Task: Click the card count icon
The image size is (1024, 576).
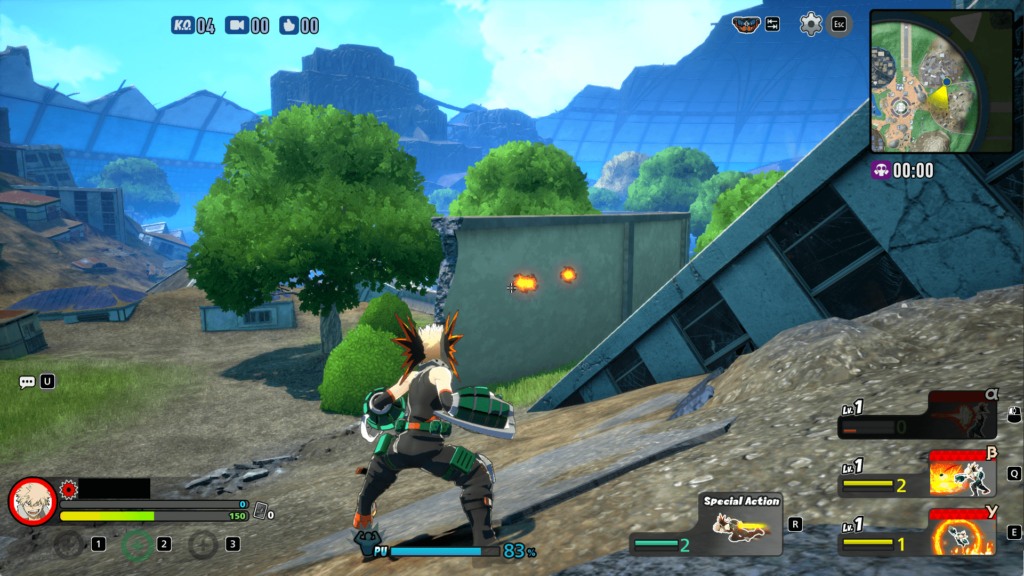Action: [260, 511]
